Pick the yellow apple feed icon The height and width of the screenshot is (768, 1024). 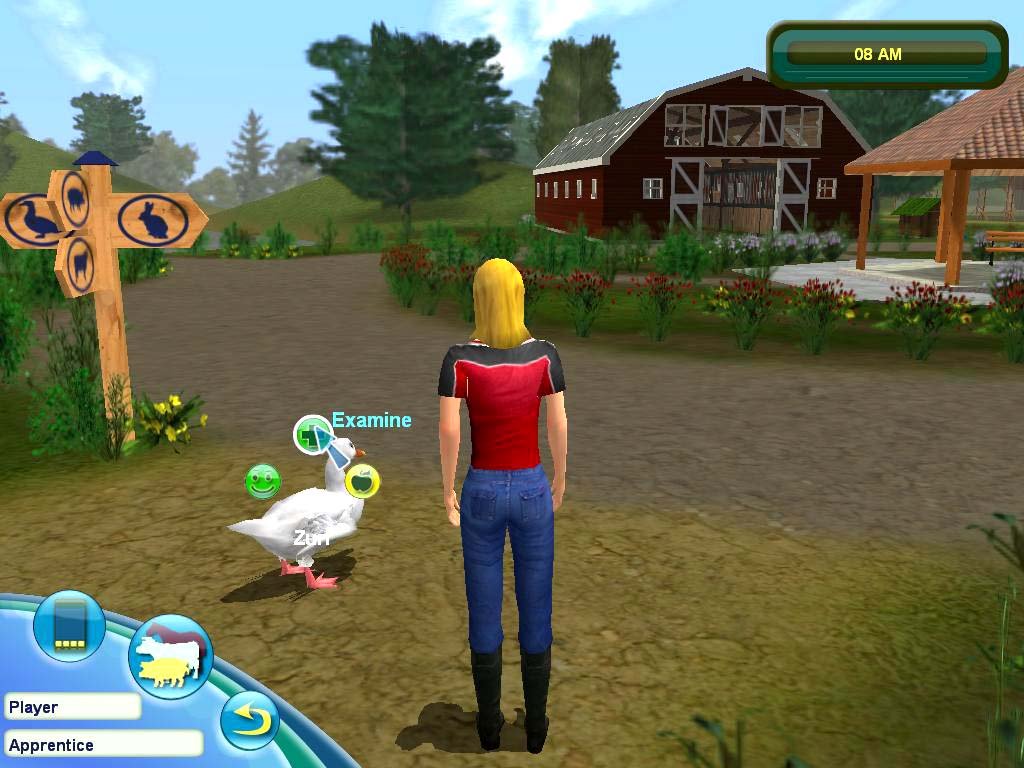(362, 481)
